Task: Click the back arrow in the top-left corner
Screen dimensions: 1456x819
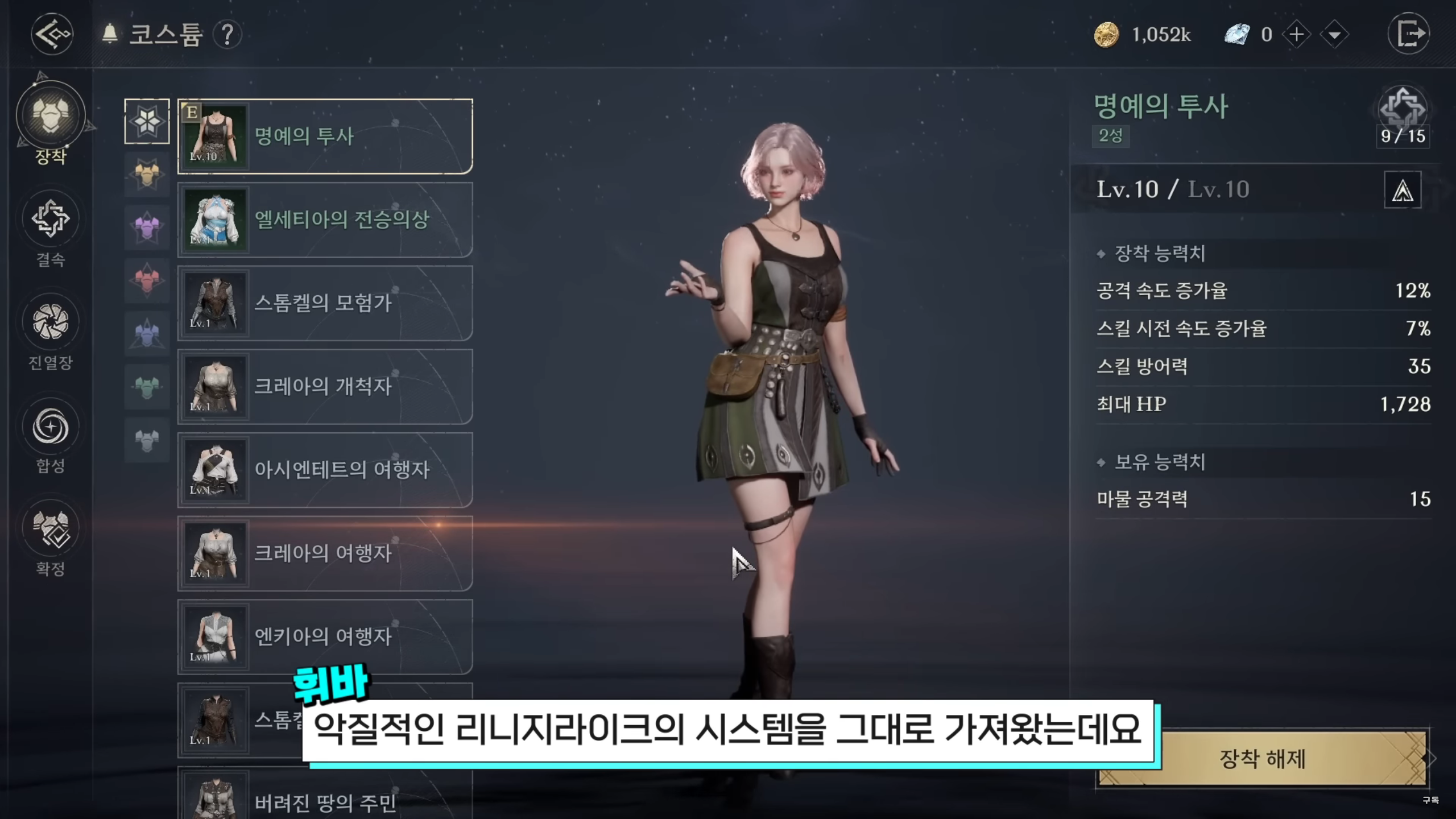Action: (x=51, y=34)
